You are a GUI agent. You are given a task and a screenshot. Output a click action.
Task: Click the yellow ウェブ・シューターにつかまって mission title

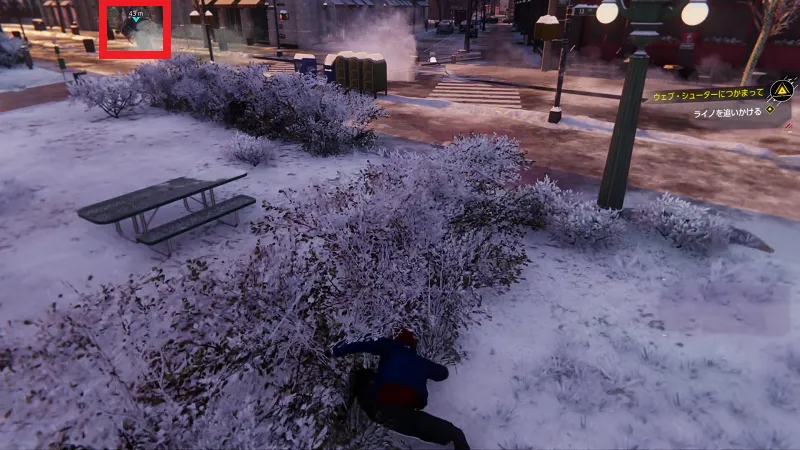(x=707, y=92)
